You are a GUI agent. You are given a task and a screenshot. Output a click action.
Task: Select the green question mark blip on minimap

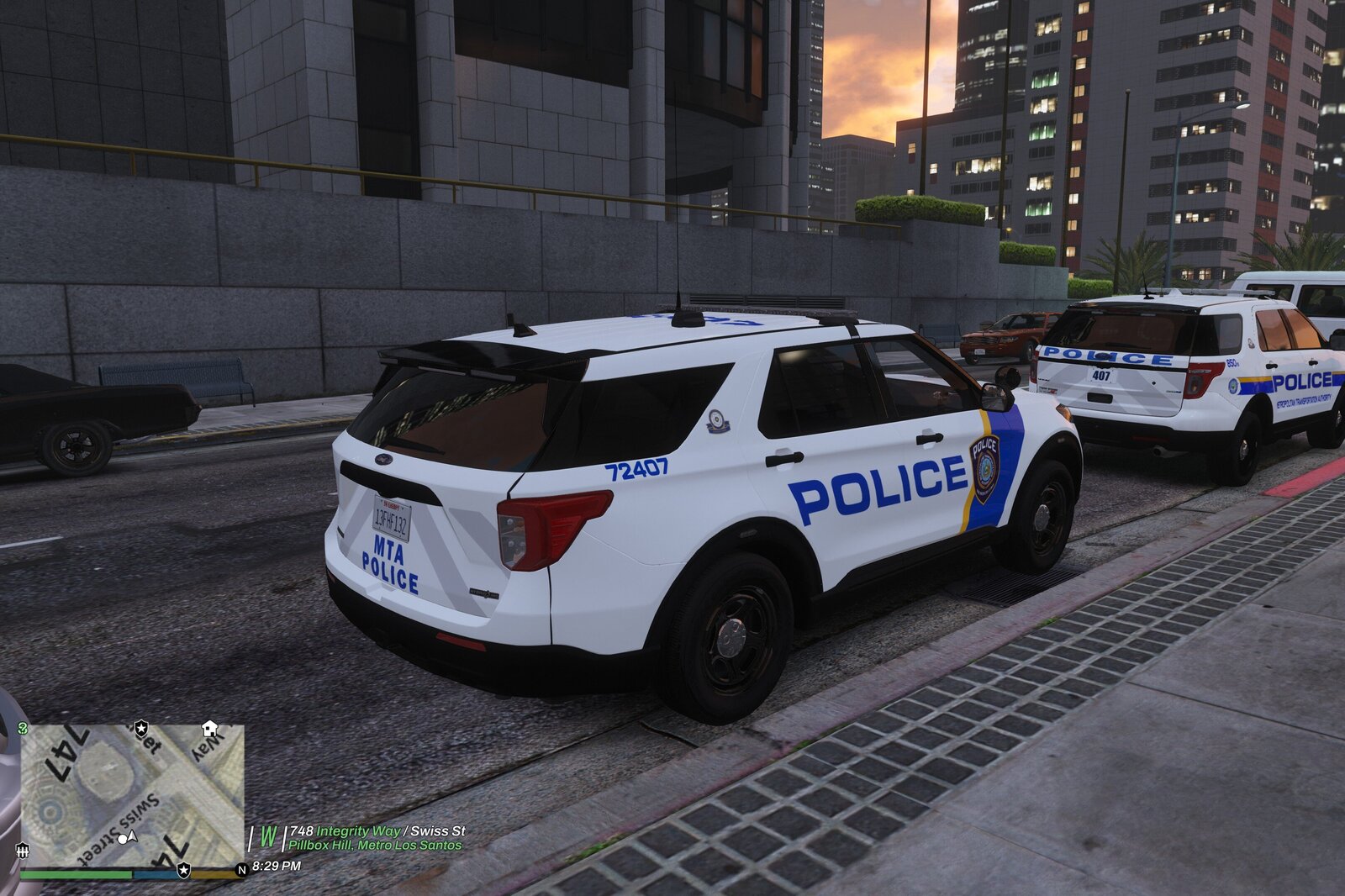click(x=23, y=728)
